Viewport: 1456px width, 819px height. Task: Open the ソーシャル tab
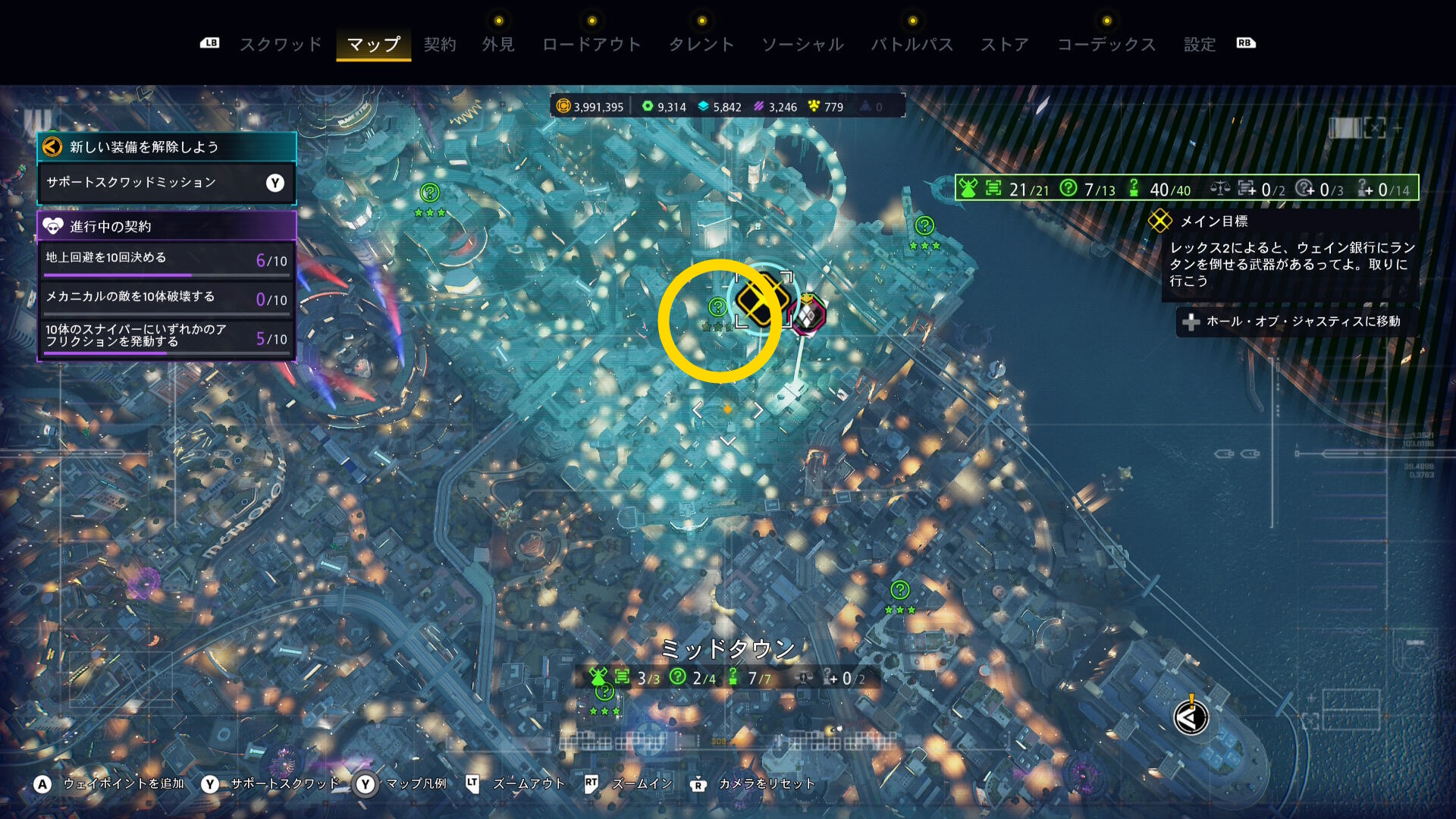point(802,45)
